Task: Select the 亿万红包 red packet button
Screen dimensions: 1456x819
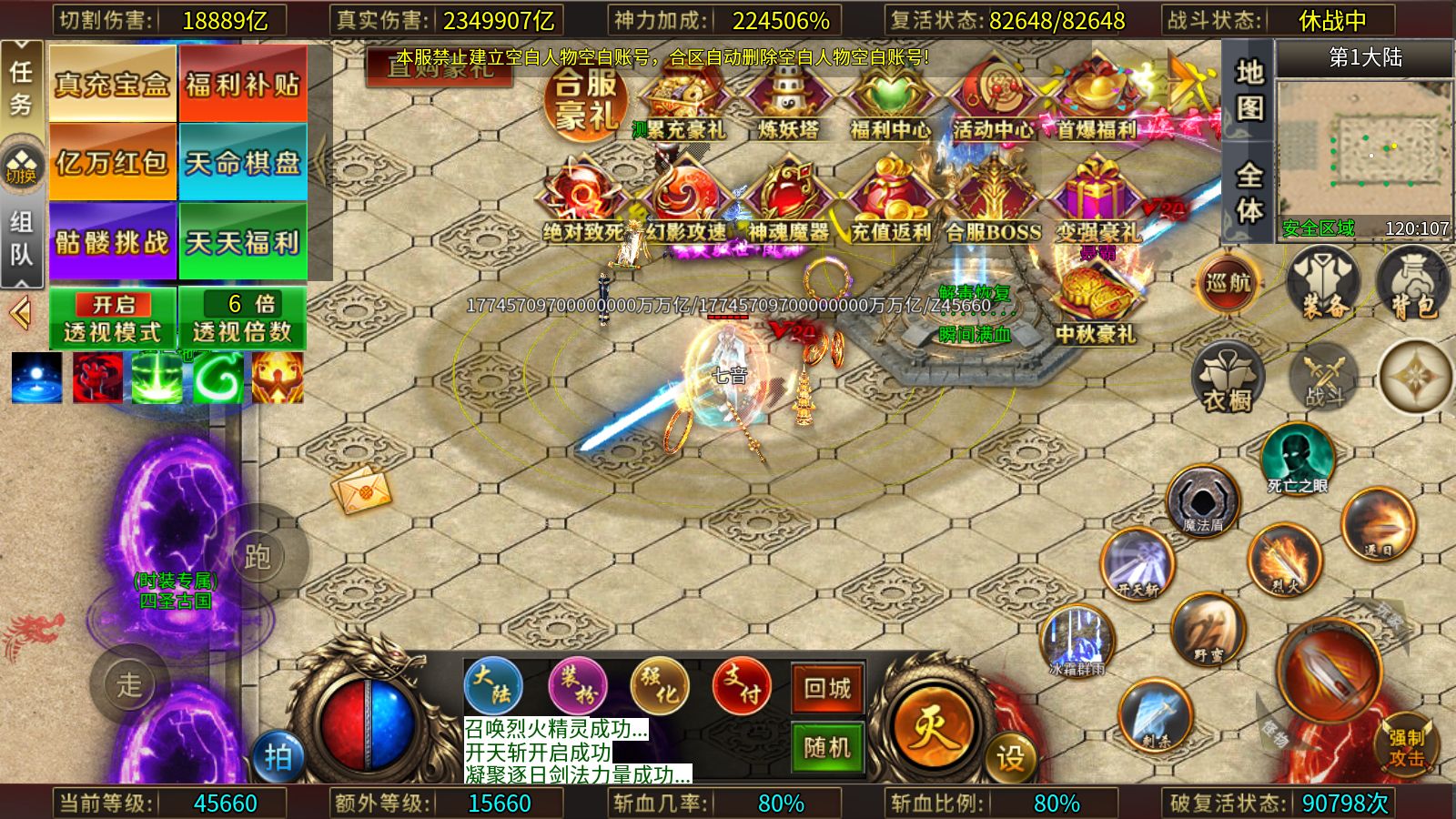Action: pos(112,162)
